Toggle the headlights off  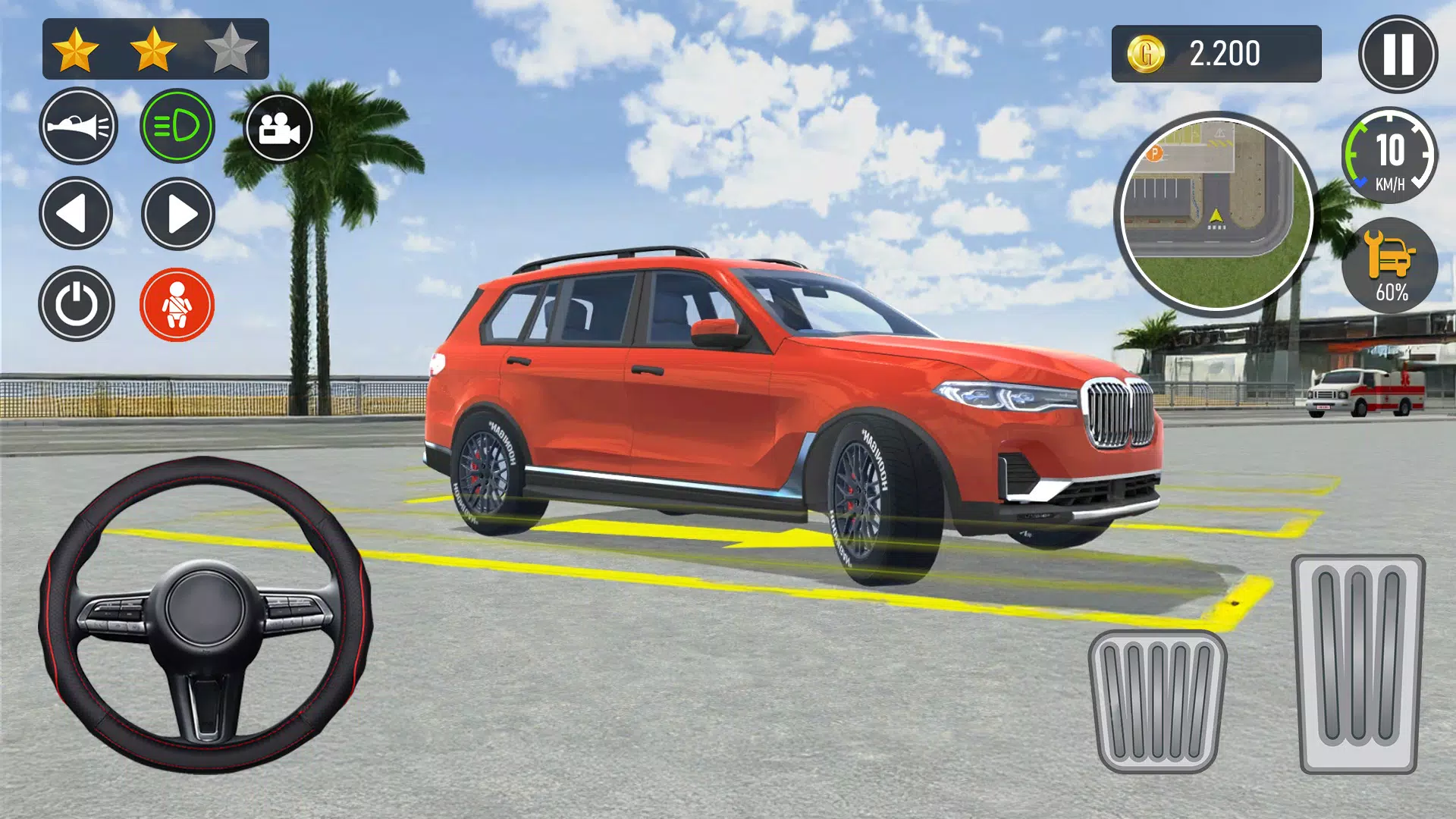[x=178, y=127]
